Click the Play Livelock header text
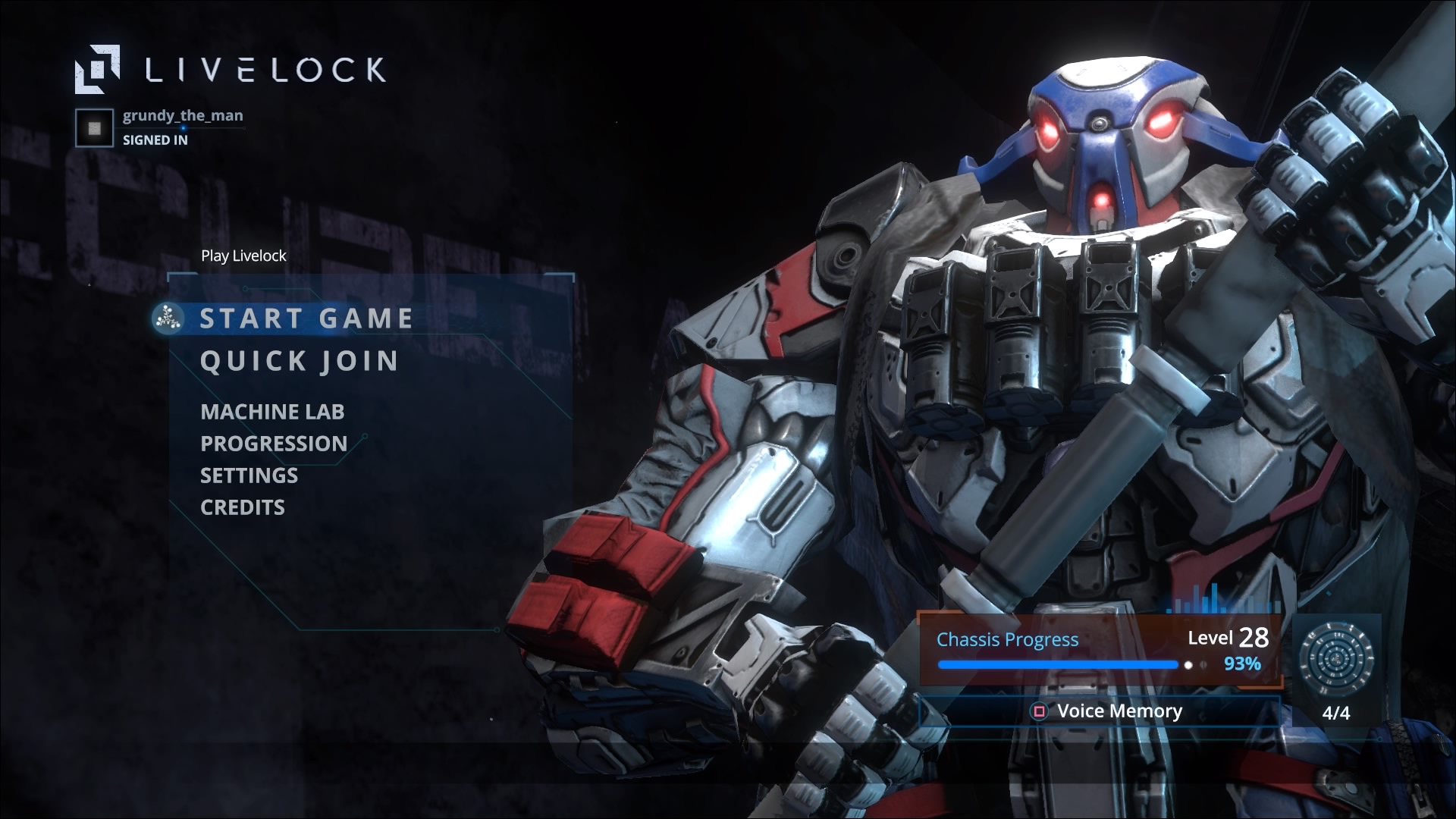This screenshot has width=1456, height=819. [243, 256]
